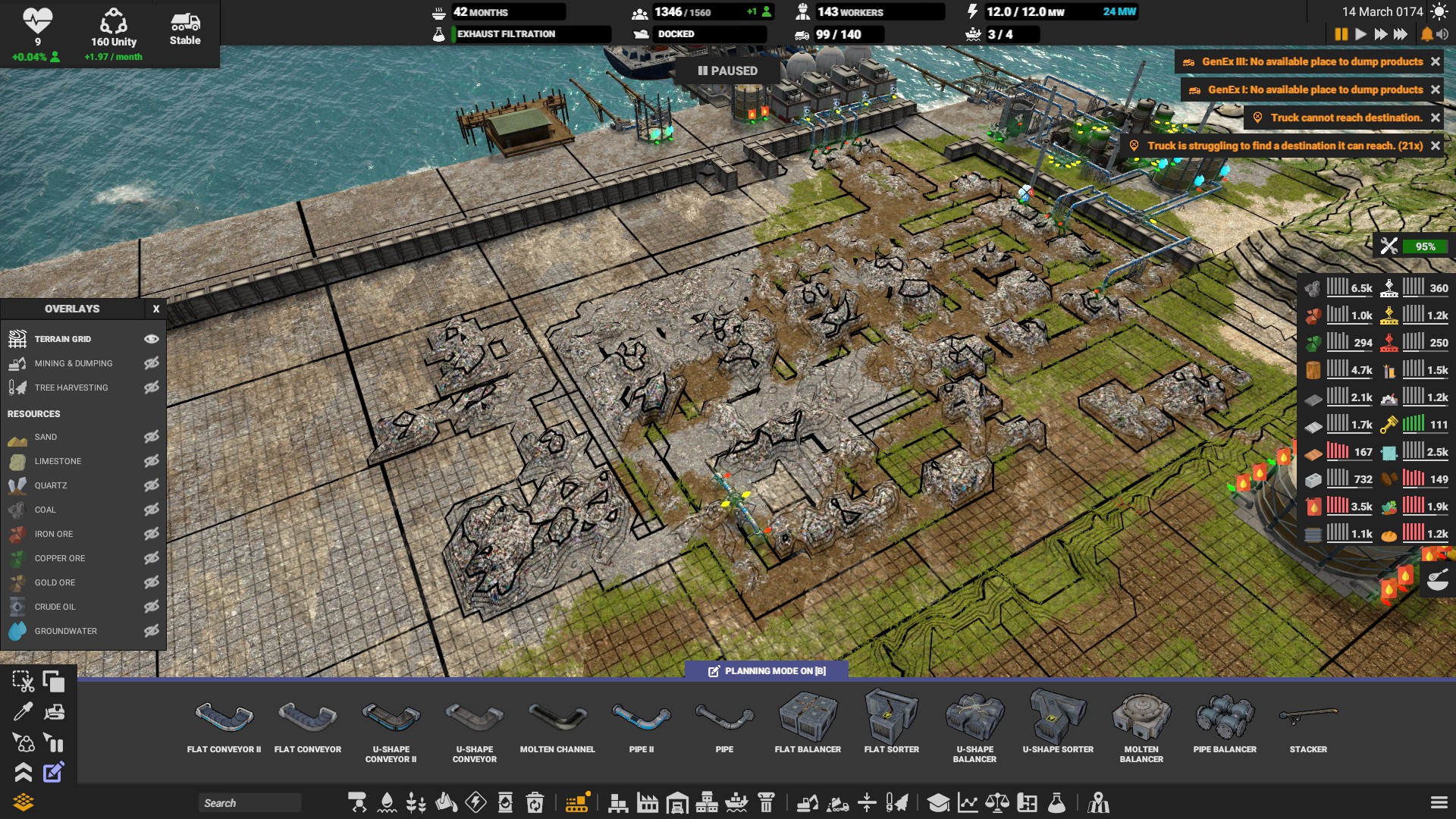Open the blueprints library icon

[1026, 802]
